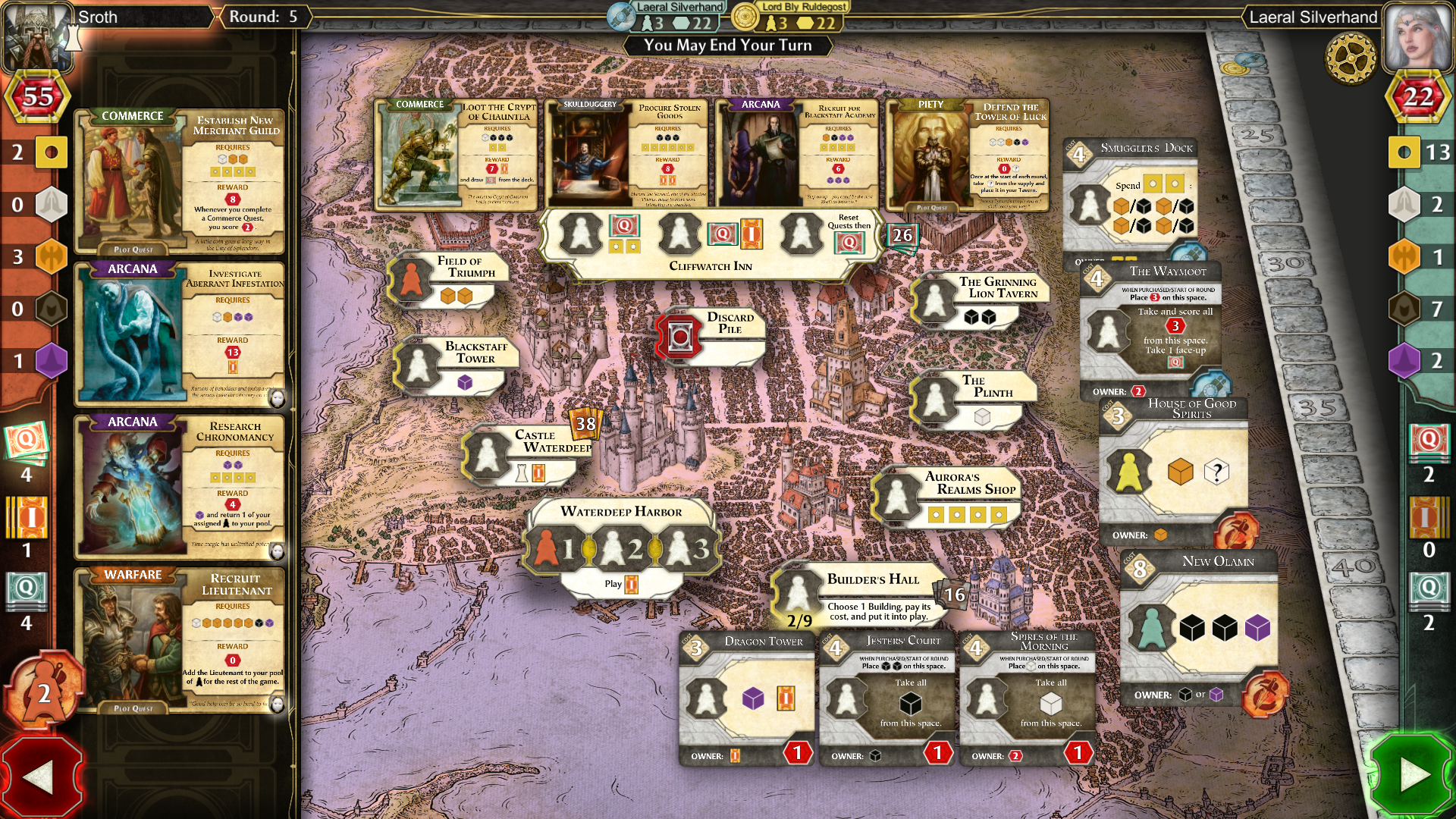Select the Establish New Merchant Guild quest card
Viewport: 1456px width, 819px height.
pos(180,182)
